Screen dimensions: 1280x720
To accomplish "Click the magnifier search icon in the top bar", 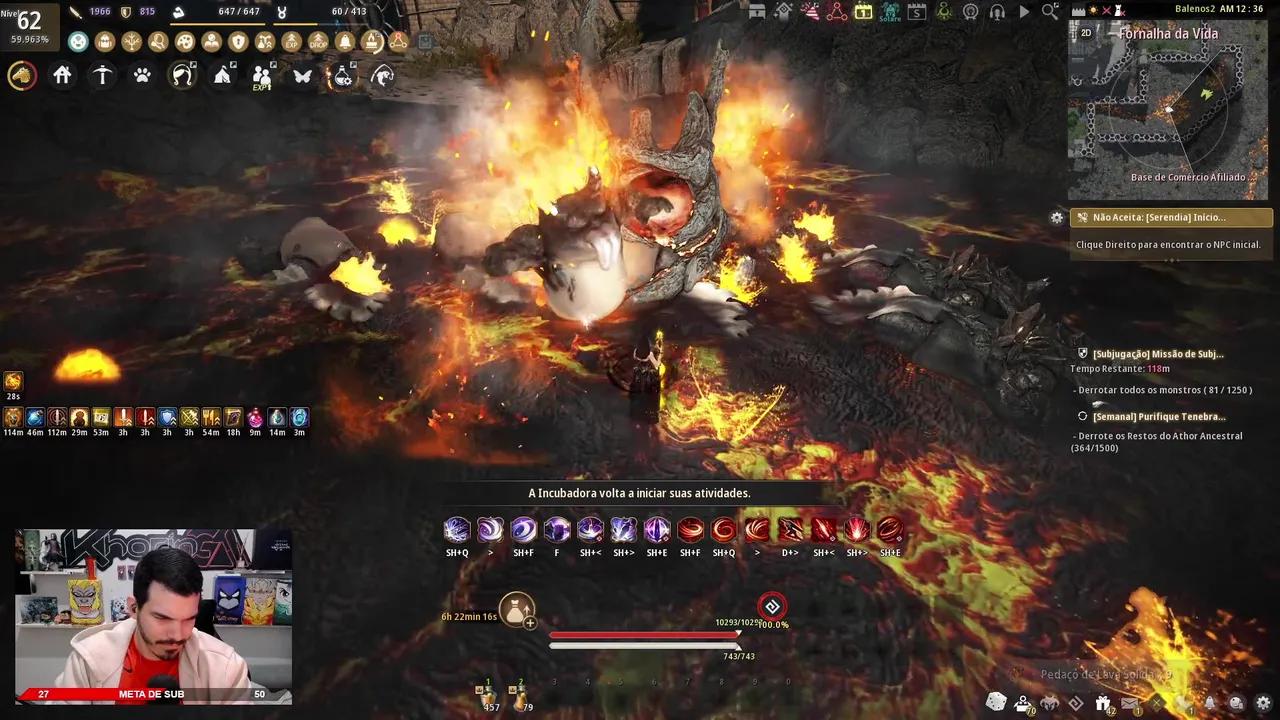I will 1048,12.
